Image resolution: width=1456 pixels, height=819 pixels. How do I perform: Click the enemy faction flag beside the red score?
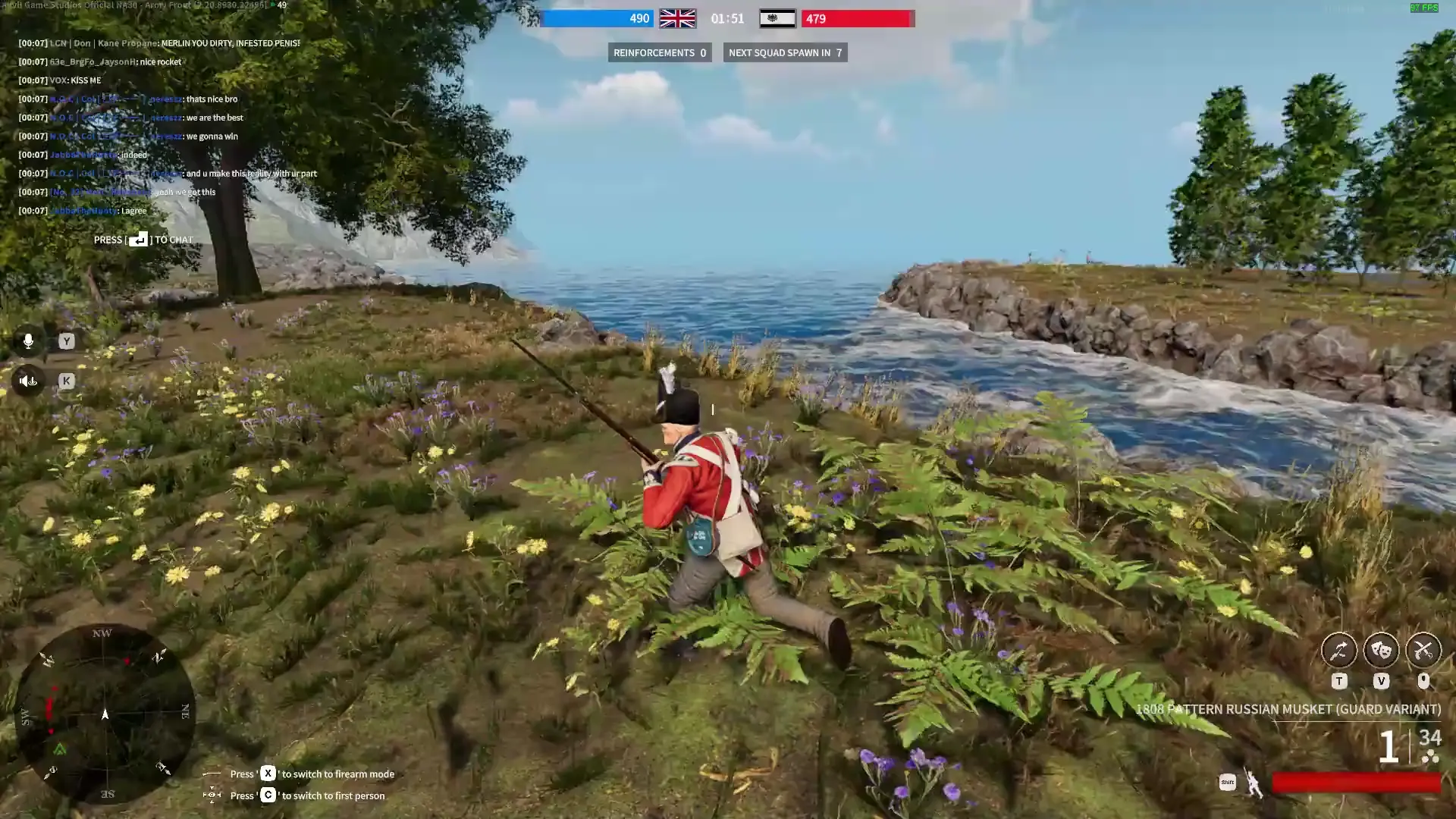[x=778, y=17]
